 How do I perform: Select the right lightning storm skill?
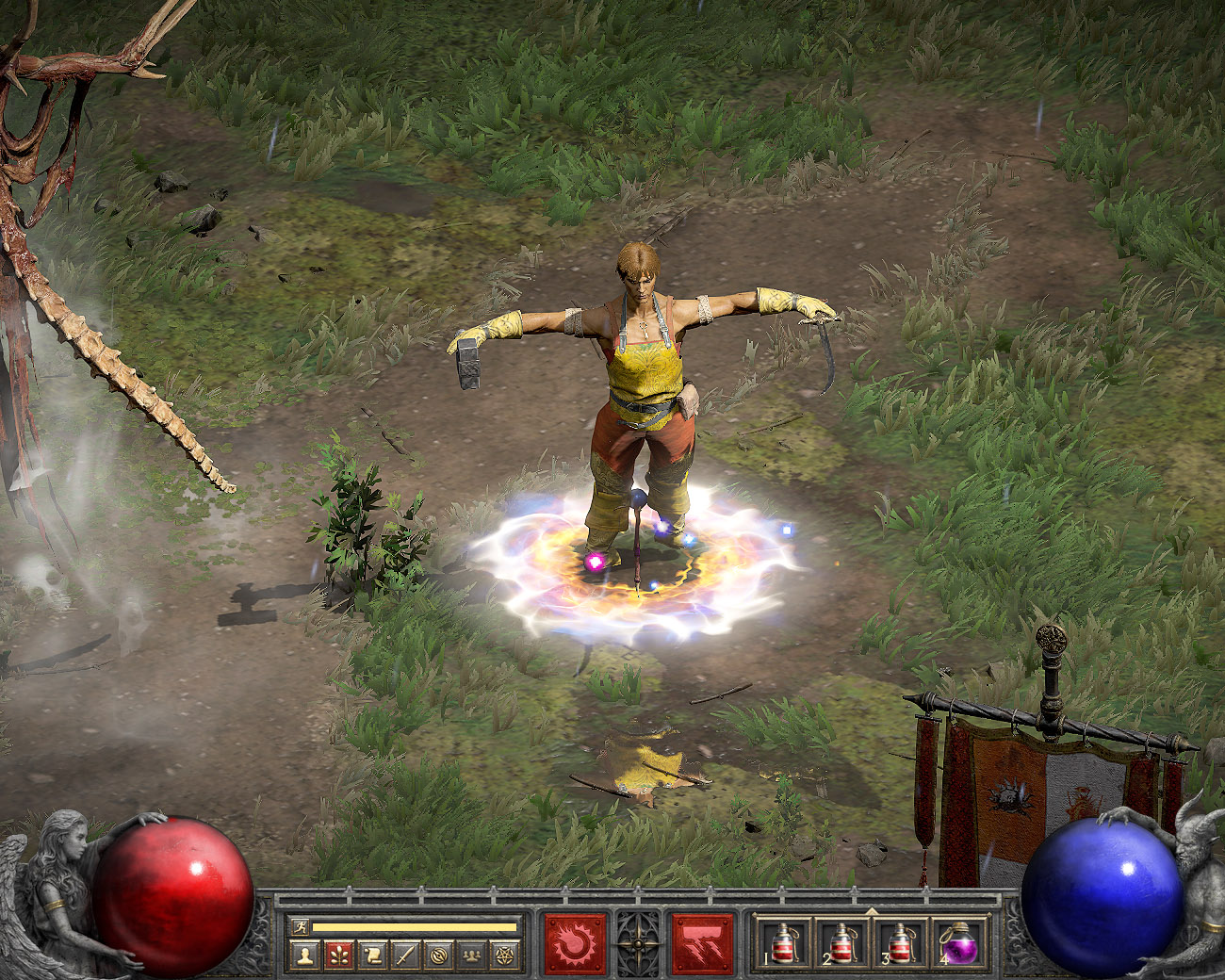click(702, 943)
